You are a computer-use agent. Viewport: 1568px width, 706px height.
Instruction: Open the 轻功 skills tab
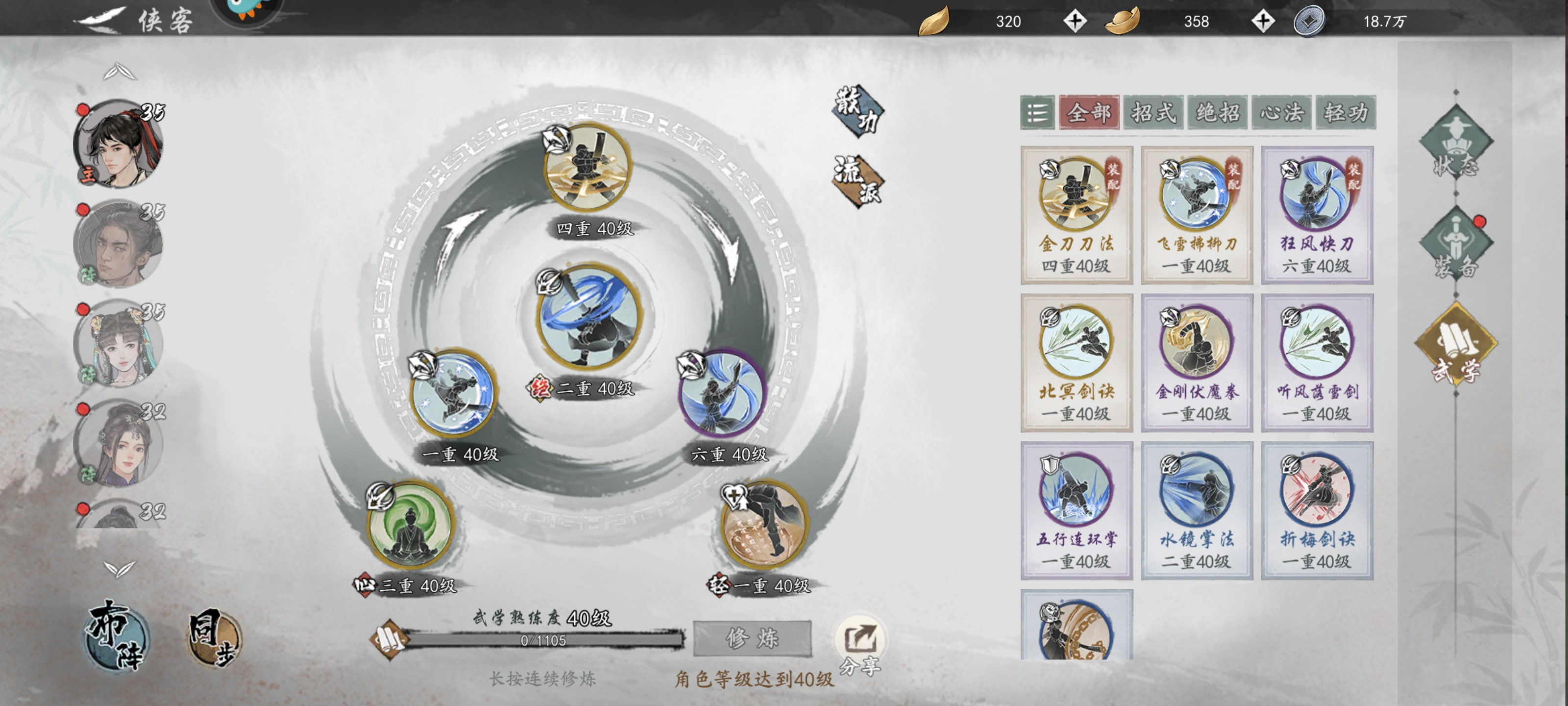pyautogui.click(x=1345, y=113)
